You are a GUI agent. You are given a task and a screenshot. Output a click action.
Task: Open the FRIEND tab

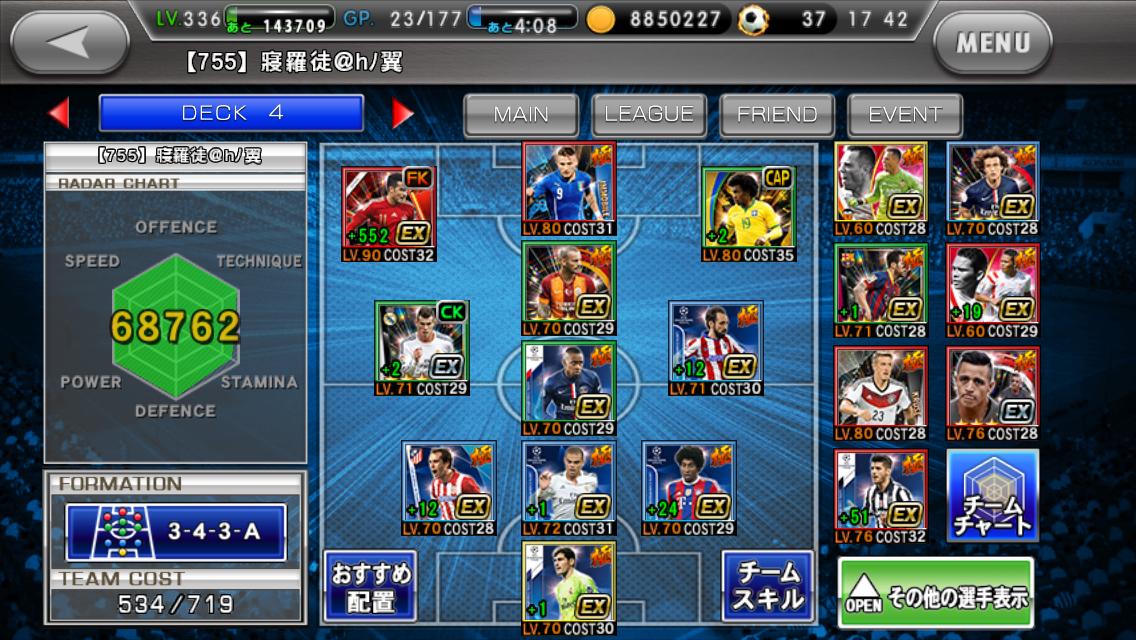click(777, 115)
